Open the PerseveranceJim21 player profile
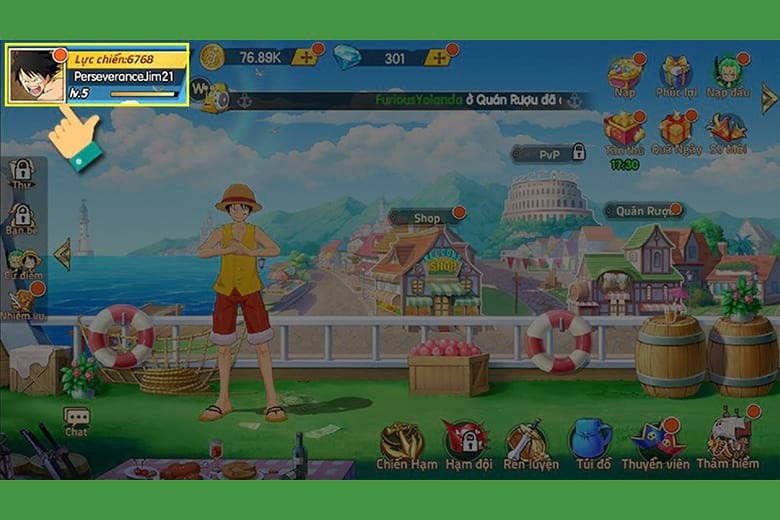 97,74
